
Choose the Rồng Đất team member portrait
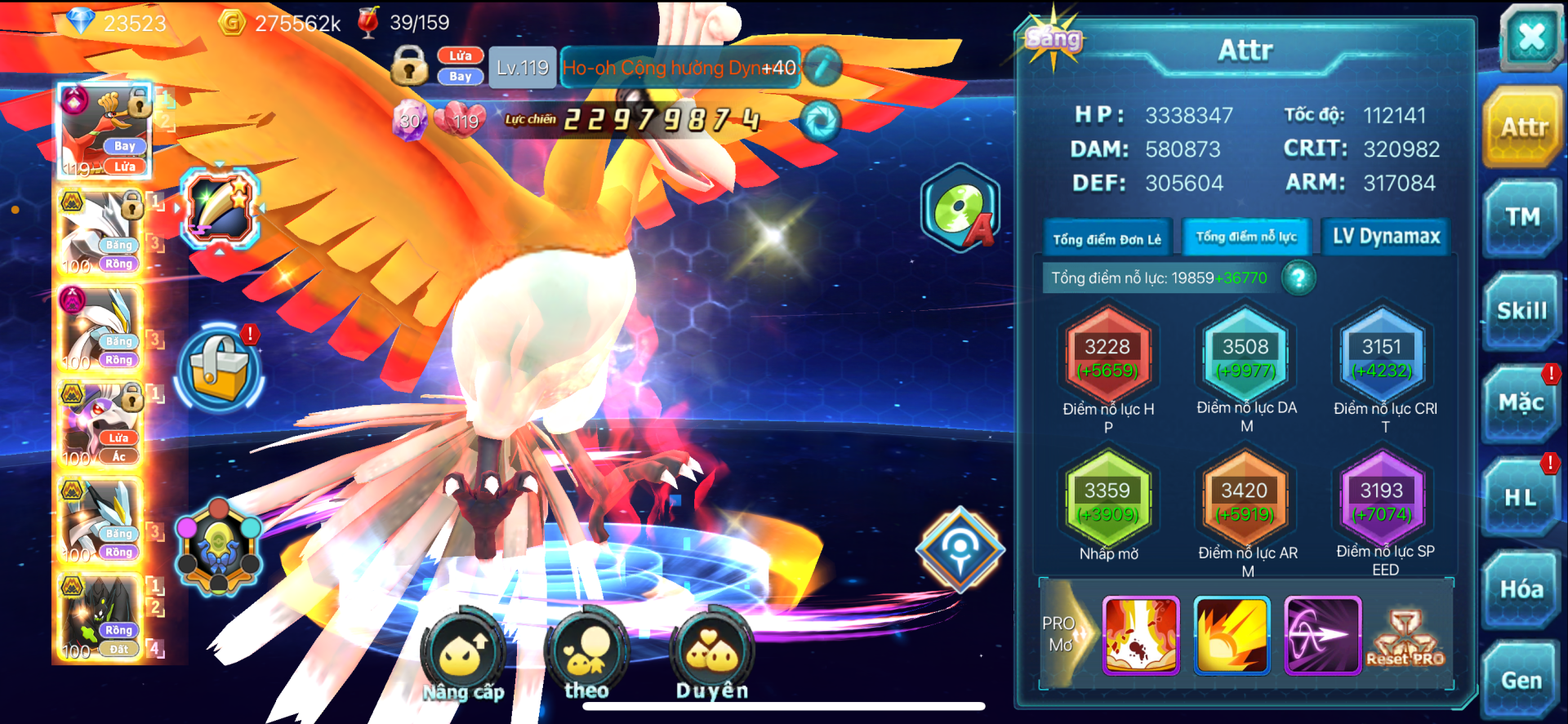coord(100,617)
